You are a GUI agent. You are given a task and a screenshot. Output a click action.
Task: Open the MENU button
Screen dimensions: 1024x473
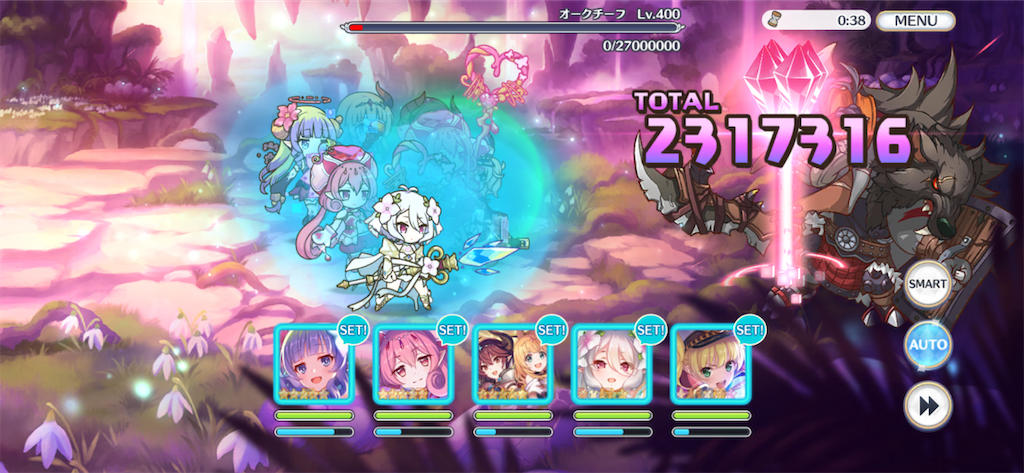[x=915, y=20]
